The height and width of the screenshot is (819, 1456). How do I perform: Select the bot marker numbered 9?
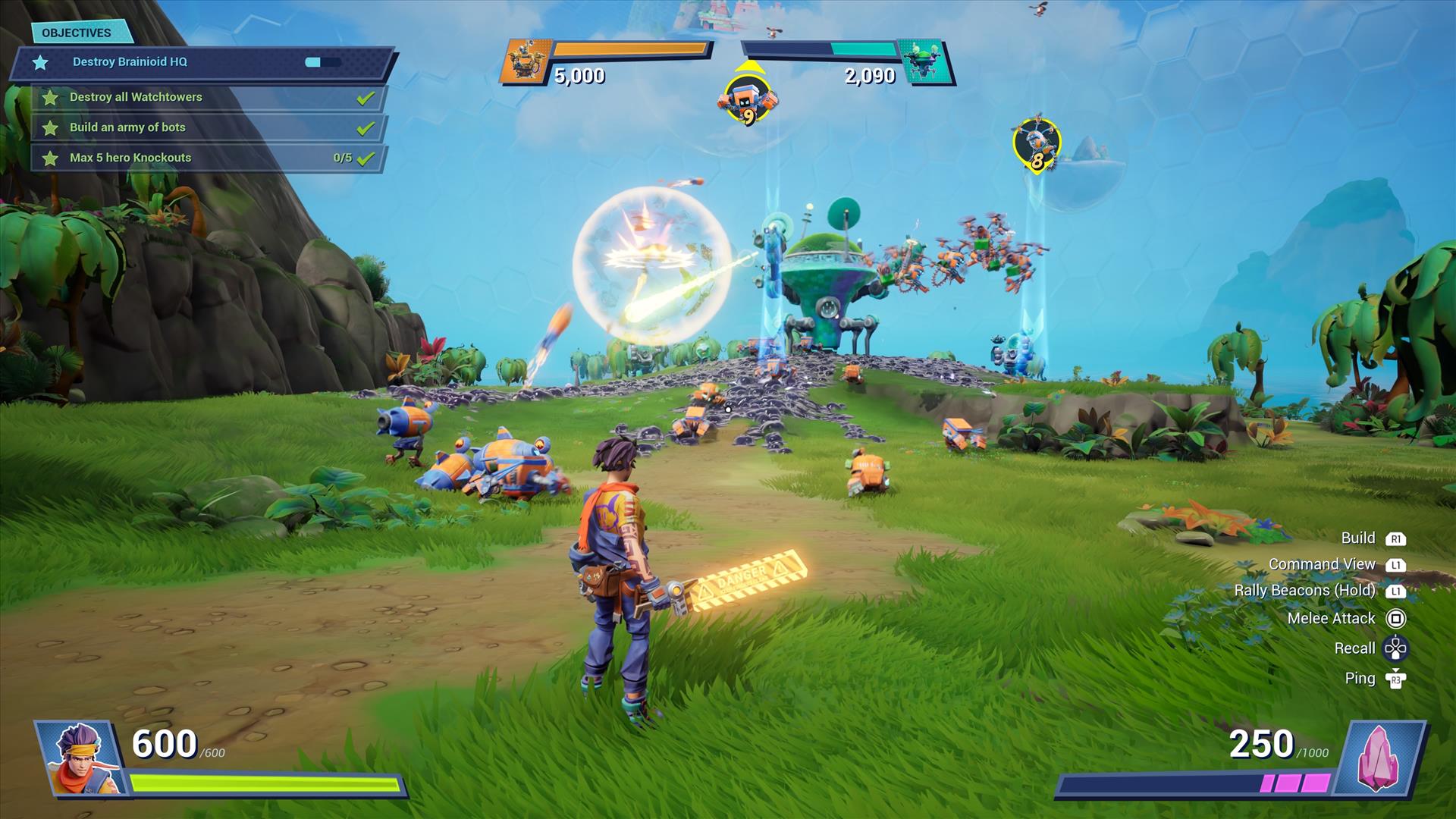748,101
